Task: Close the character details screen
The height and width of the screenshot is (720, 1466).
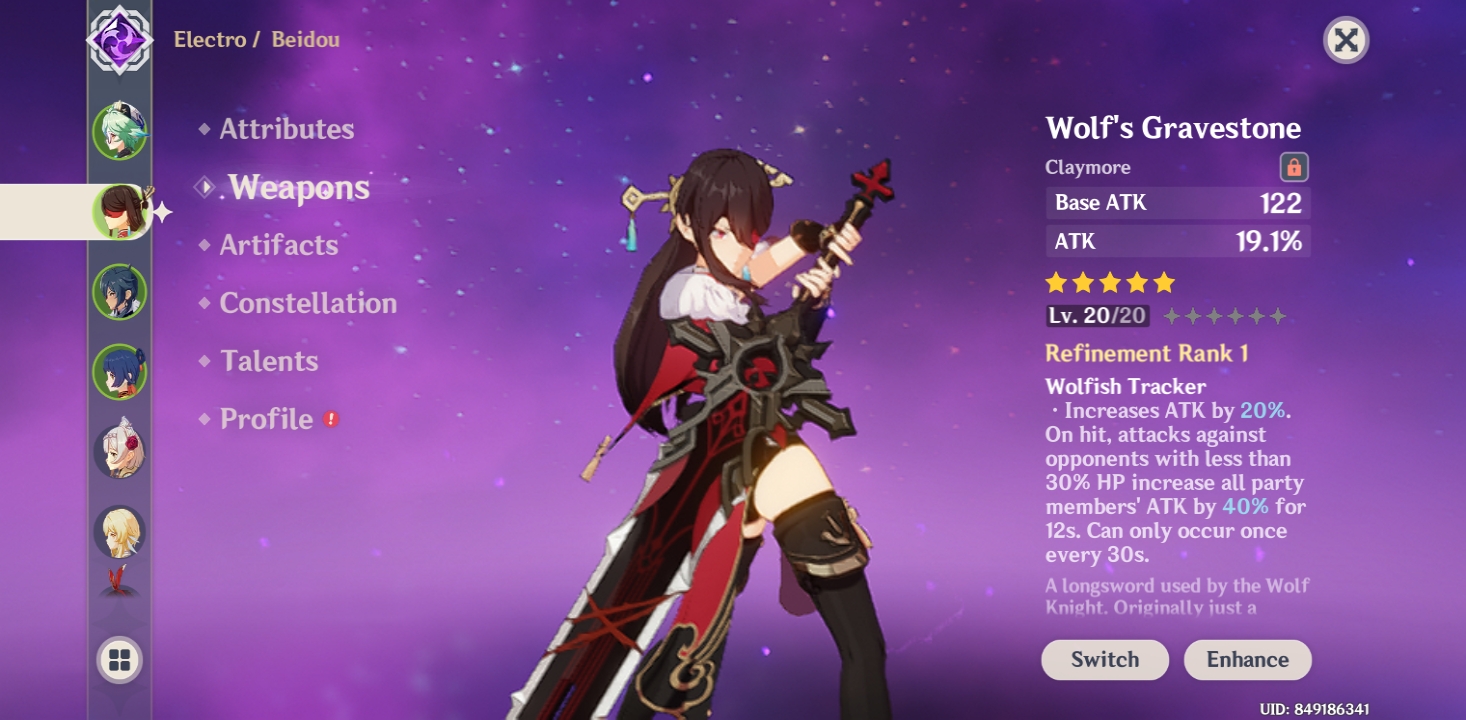Action: coord(1347,41)
